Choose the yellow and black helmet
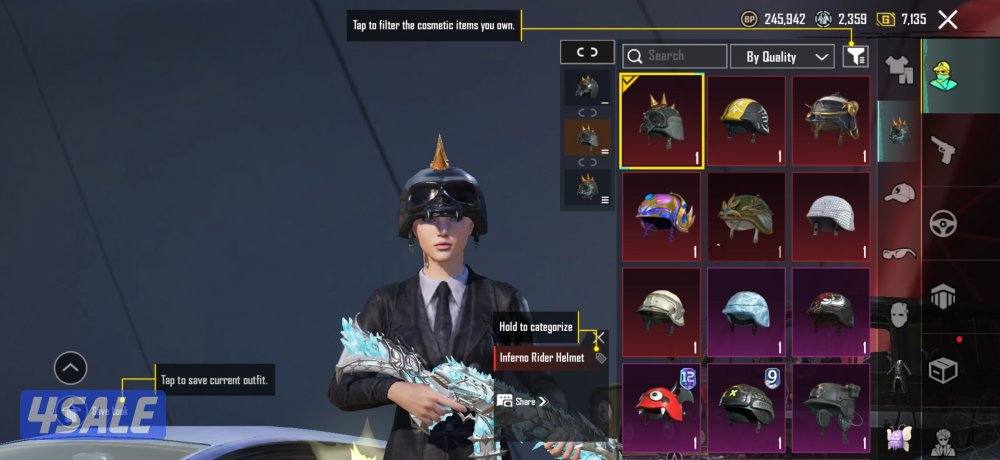 pos(746,120)
